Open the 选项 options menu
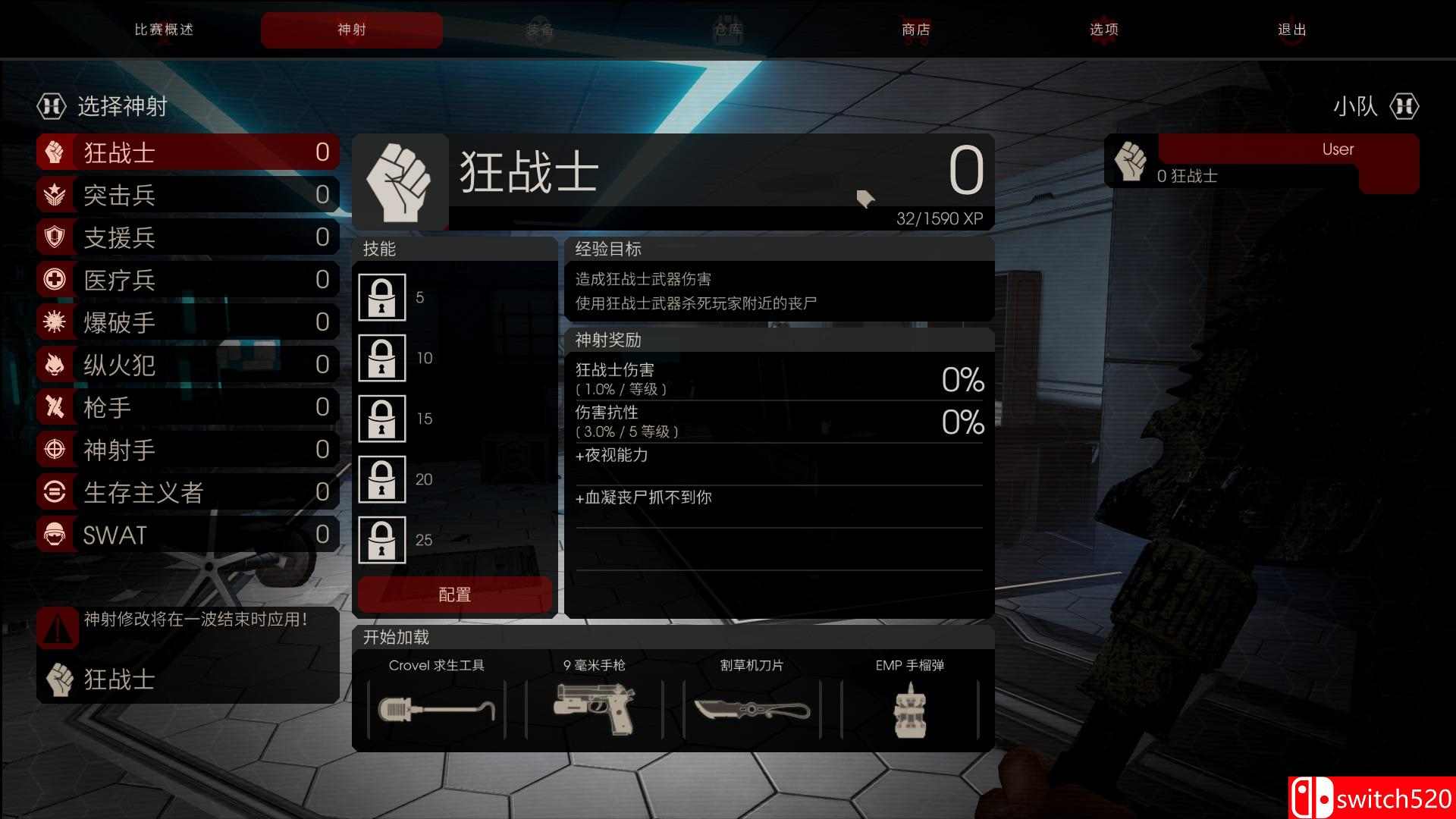1456x819 pixels. tap(1103, 30)
